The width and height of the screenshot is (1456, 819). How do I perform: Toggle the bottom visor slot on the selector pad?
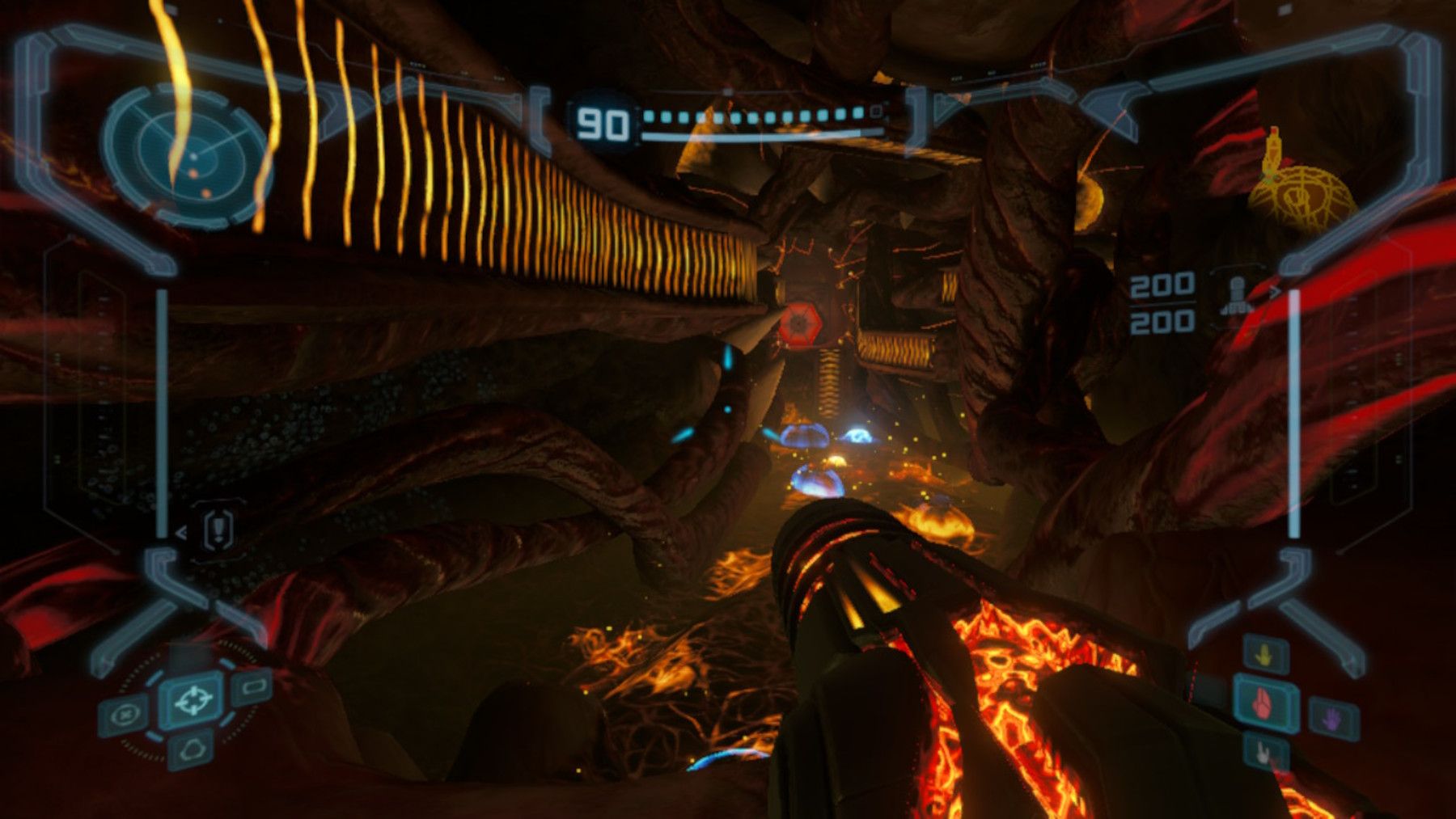[193, 752]
